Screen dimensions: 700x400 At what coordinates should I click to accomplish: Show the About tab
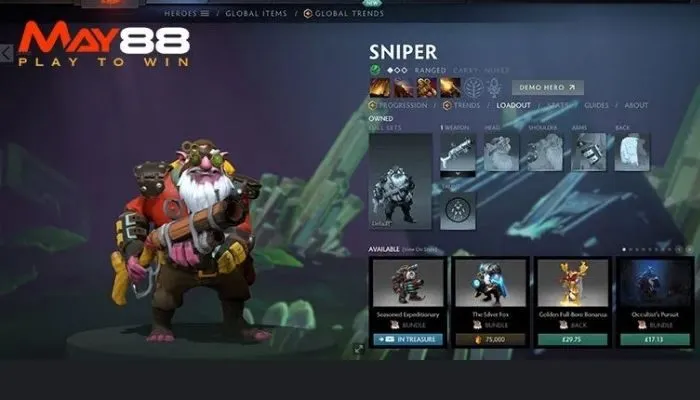[636, 105]
